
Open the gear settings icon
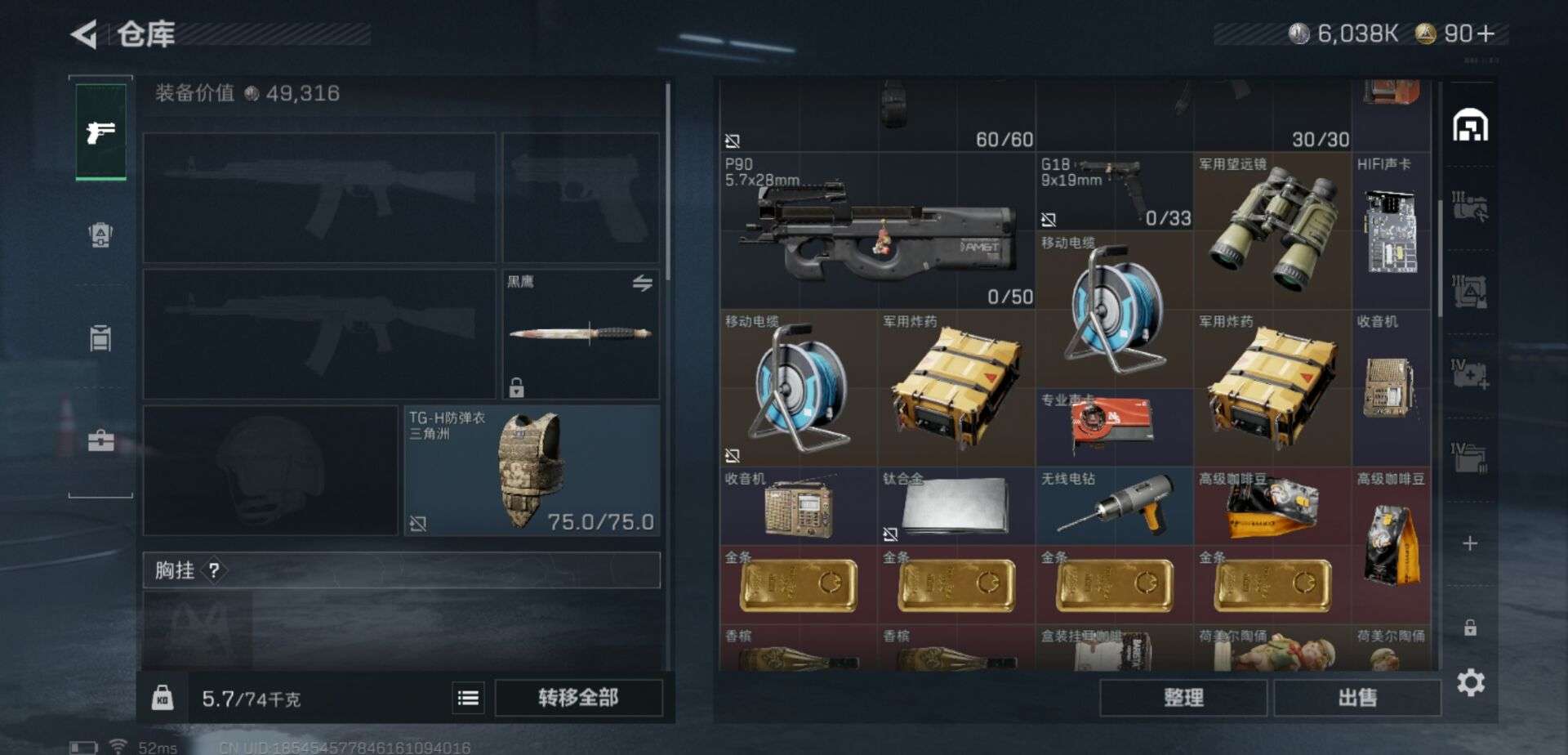pos(1470,682)
